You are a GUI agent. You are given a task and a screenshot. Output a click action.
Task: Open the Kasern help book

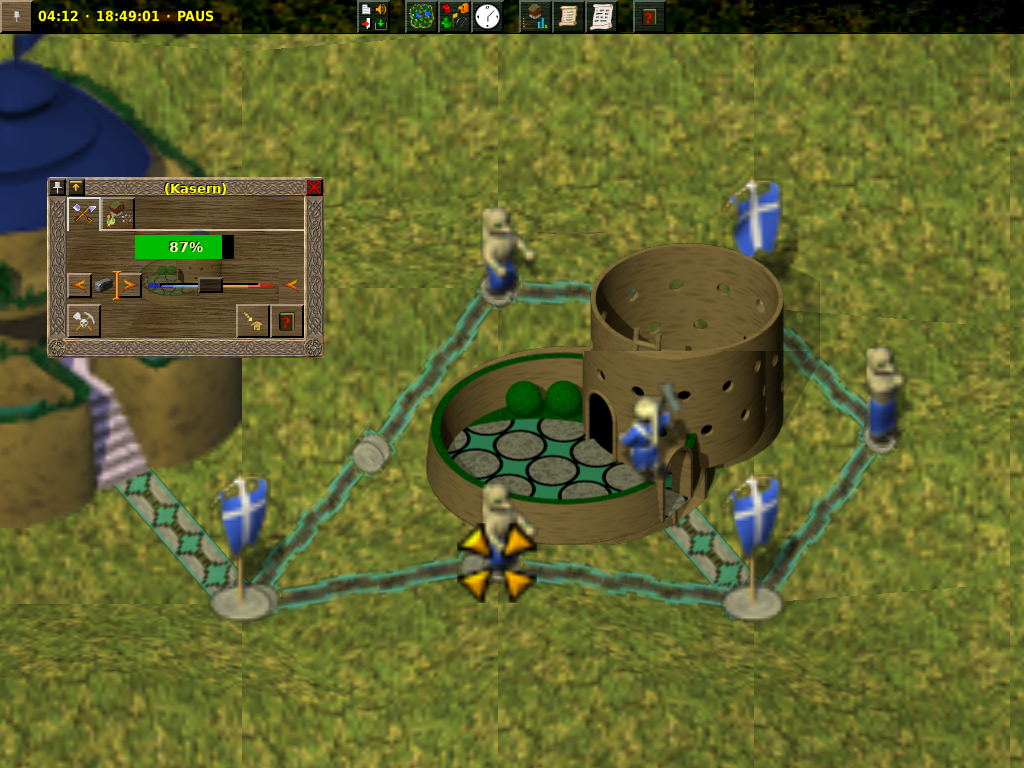click(287, 321)
